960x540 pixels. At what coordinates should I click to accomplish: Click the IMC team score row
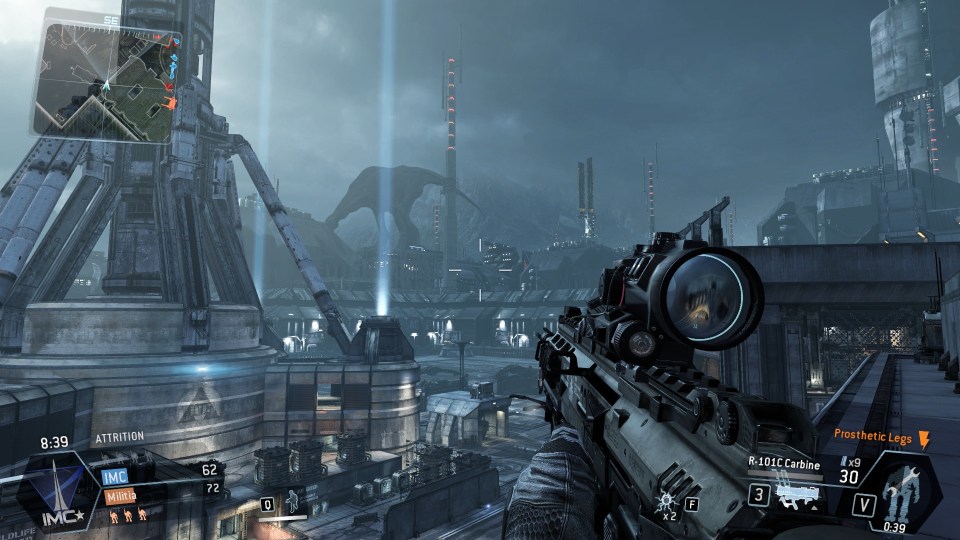pos(160,470)
